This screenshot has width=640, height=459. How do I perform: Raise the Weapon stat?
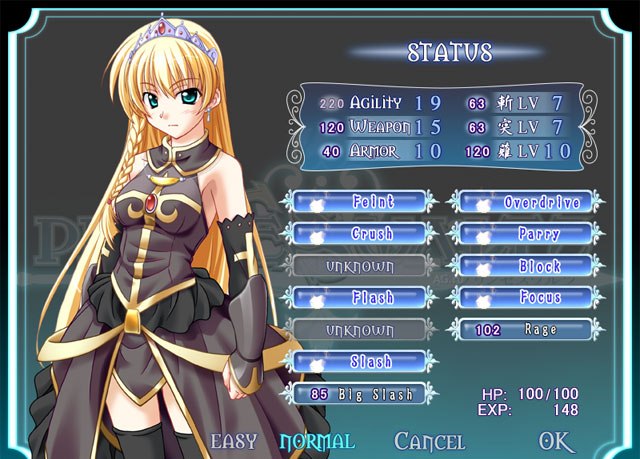point(376,127)
